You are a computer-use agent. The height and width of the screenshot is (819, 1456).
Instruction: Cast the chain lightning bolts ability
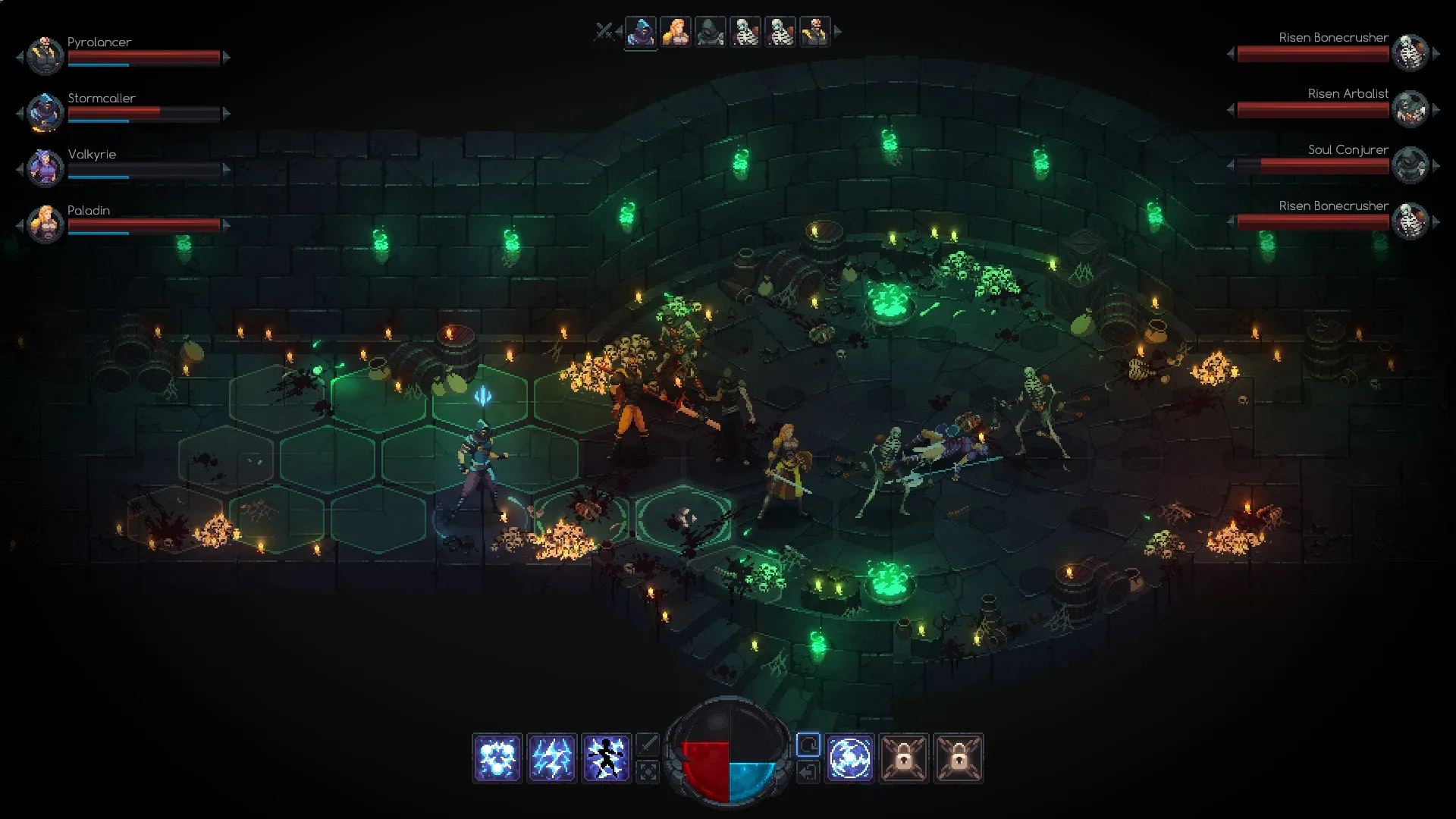(551, 758)
